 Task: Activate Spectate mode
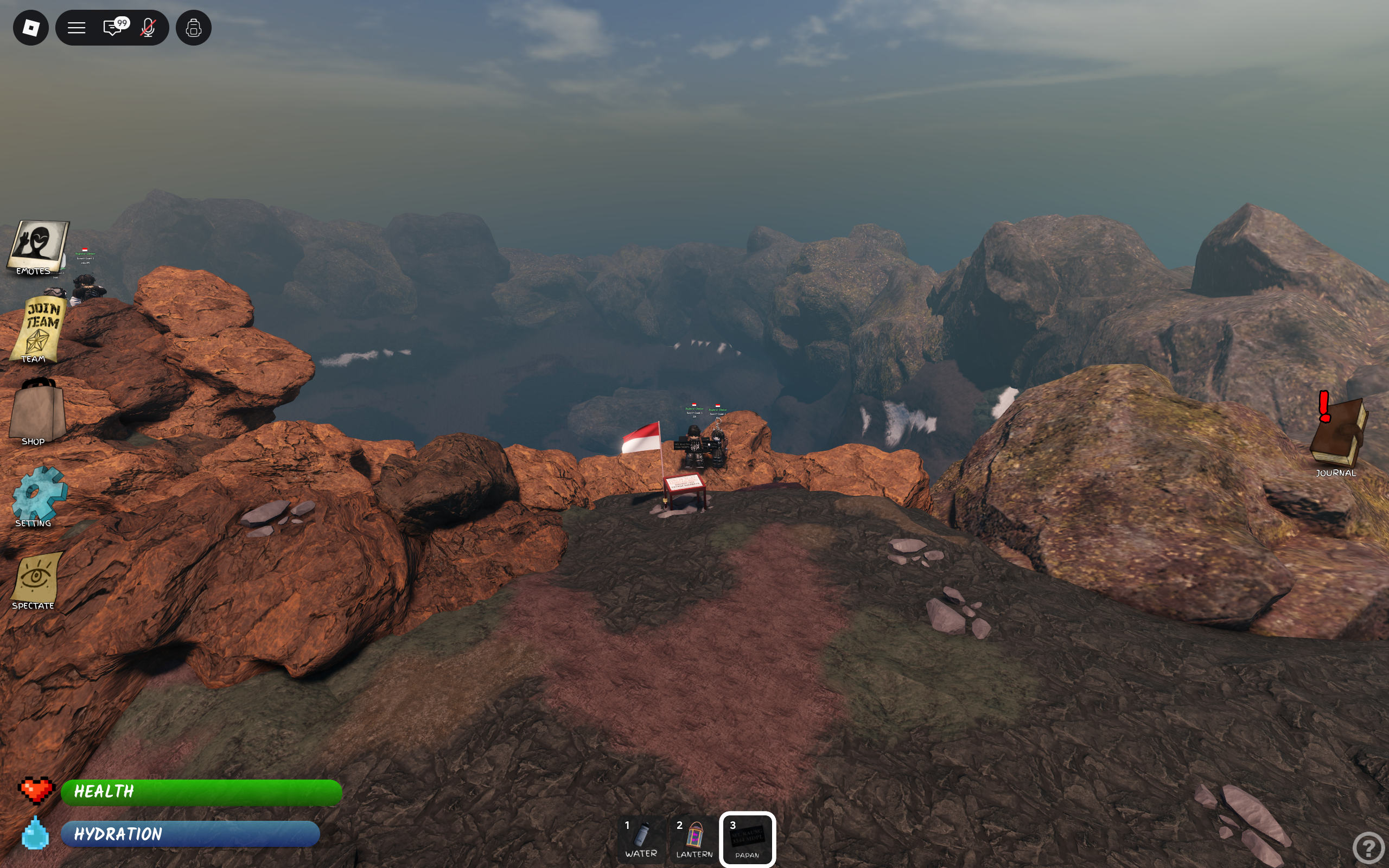click(x=36, y=580)
